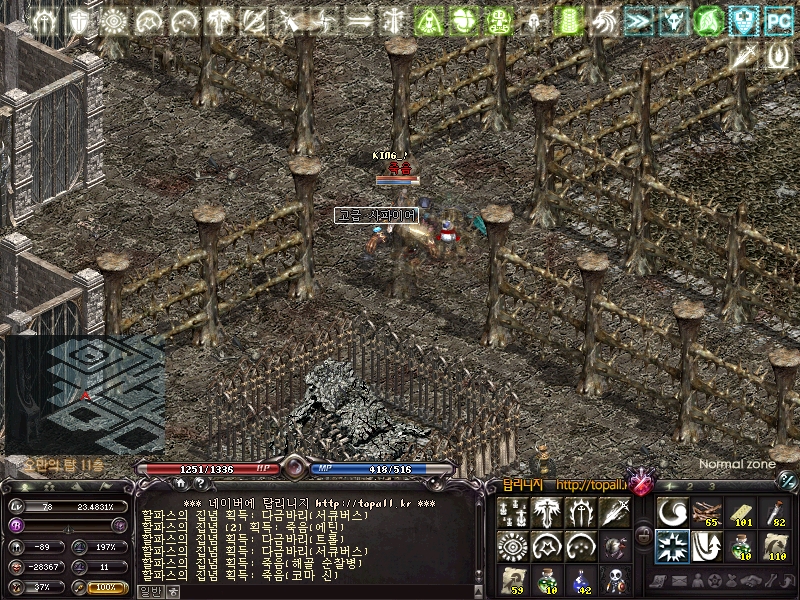Switch to hotbar page 3

[x=711, y=486]
